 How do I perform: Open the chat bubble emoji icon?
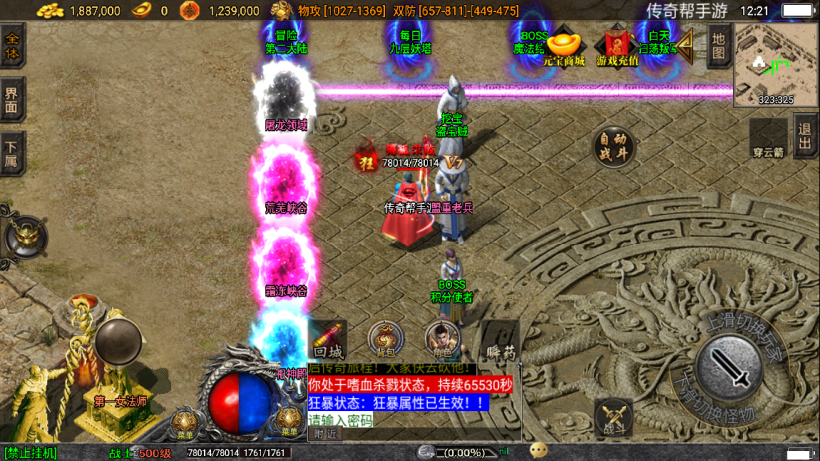point(539,450)
